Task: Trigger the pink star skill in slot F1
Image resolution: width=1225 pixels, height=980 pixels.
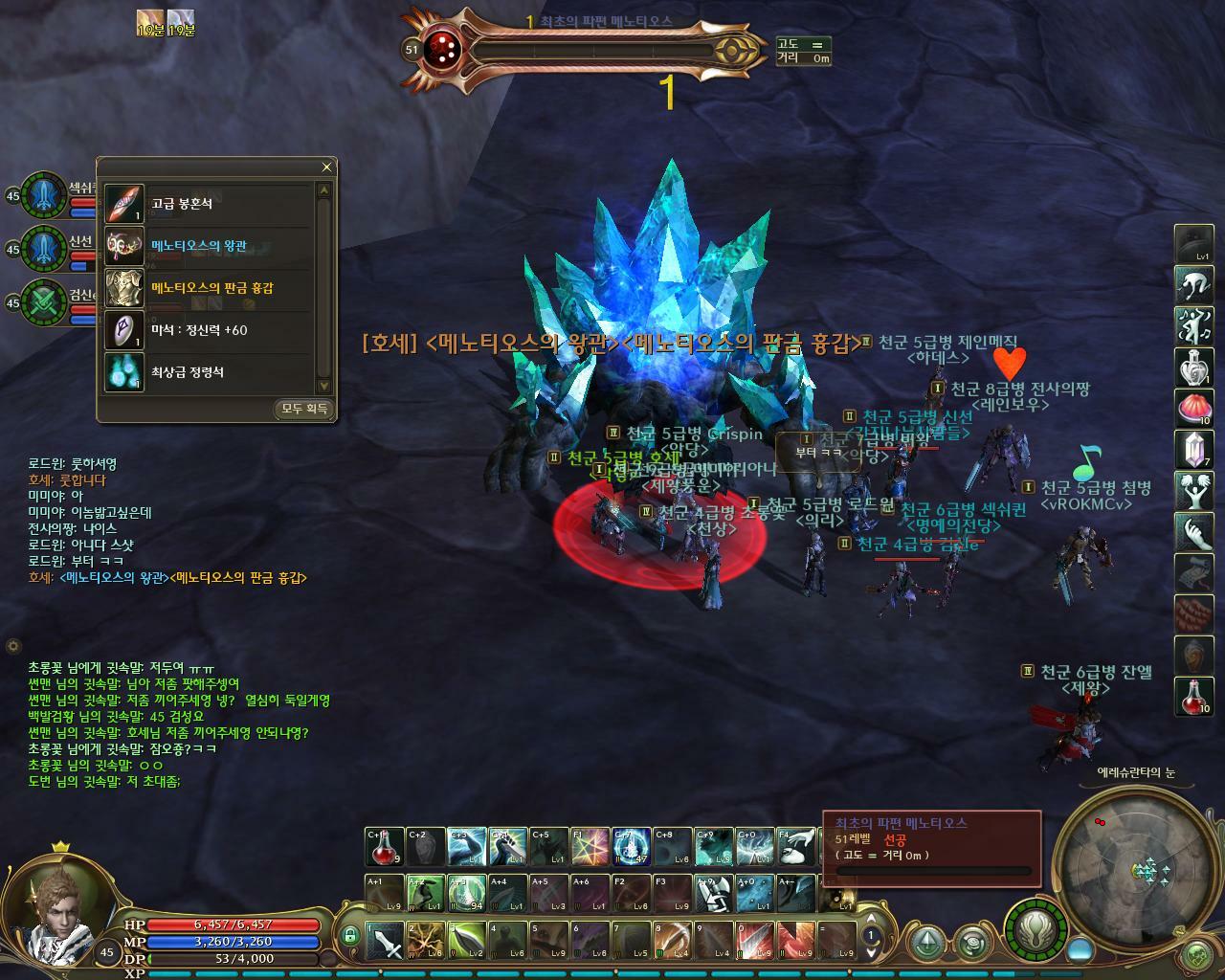Action: click(590, 847)
